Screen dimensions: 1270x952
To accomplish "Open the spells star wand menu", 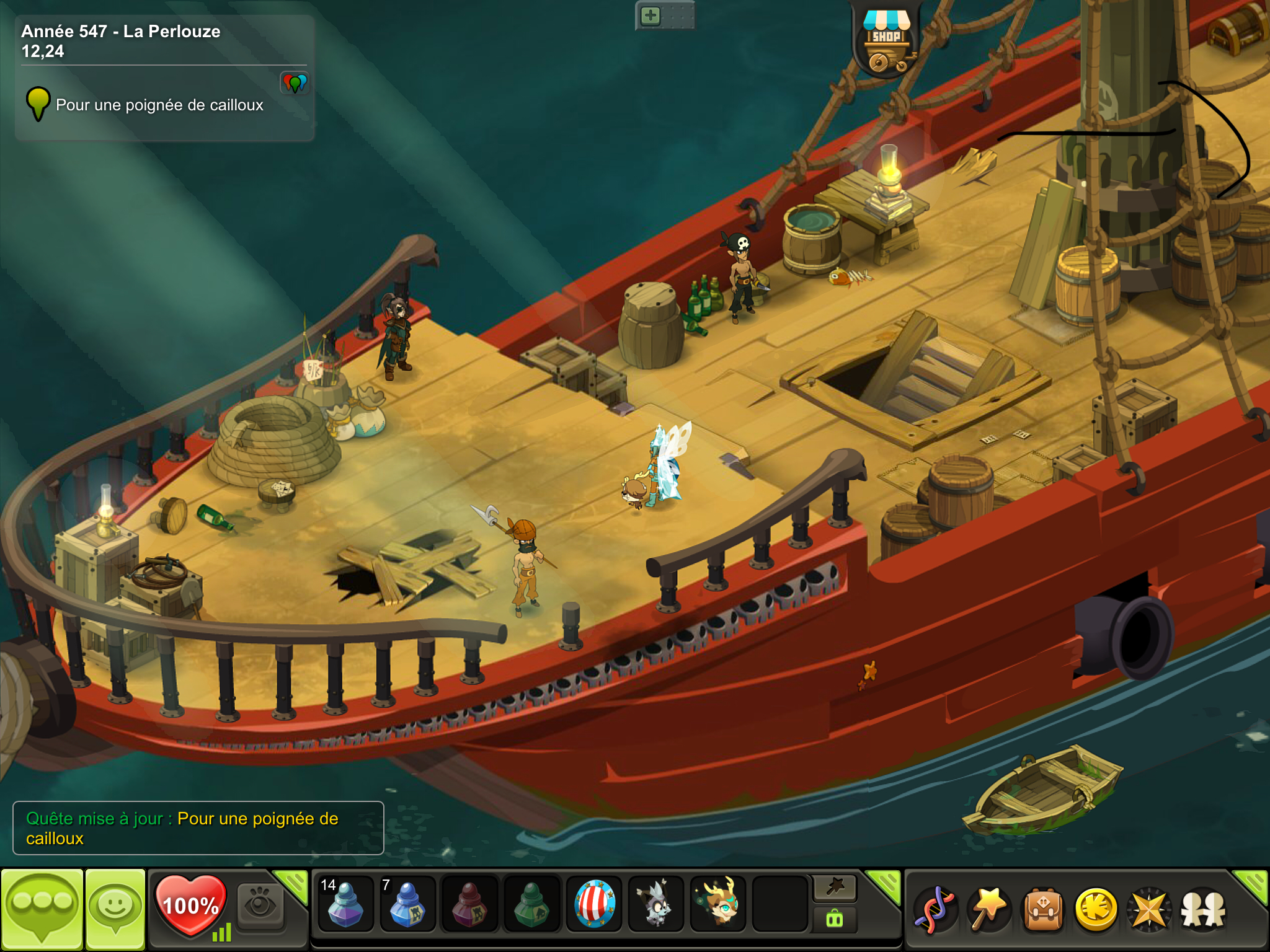I will point(989,910).
